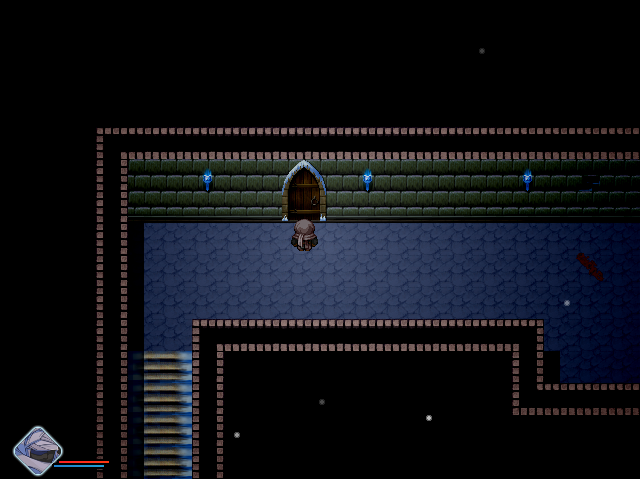Click the diamond-shaped character portrait icon
640x479 pixels.
click(x=38, y=451)
